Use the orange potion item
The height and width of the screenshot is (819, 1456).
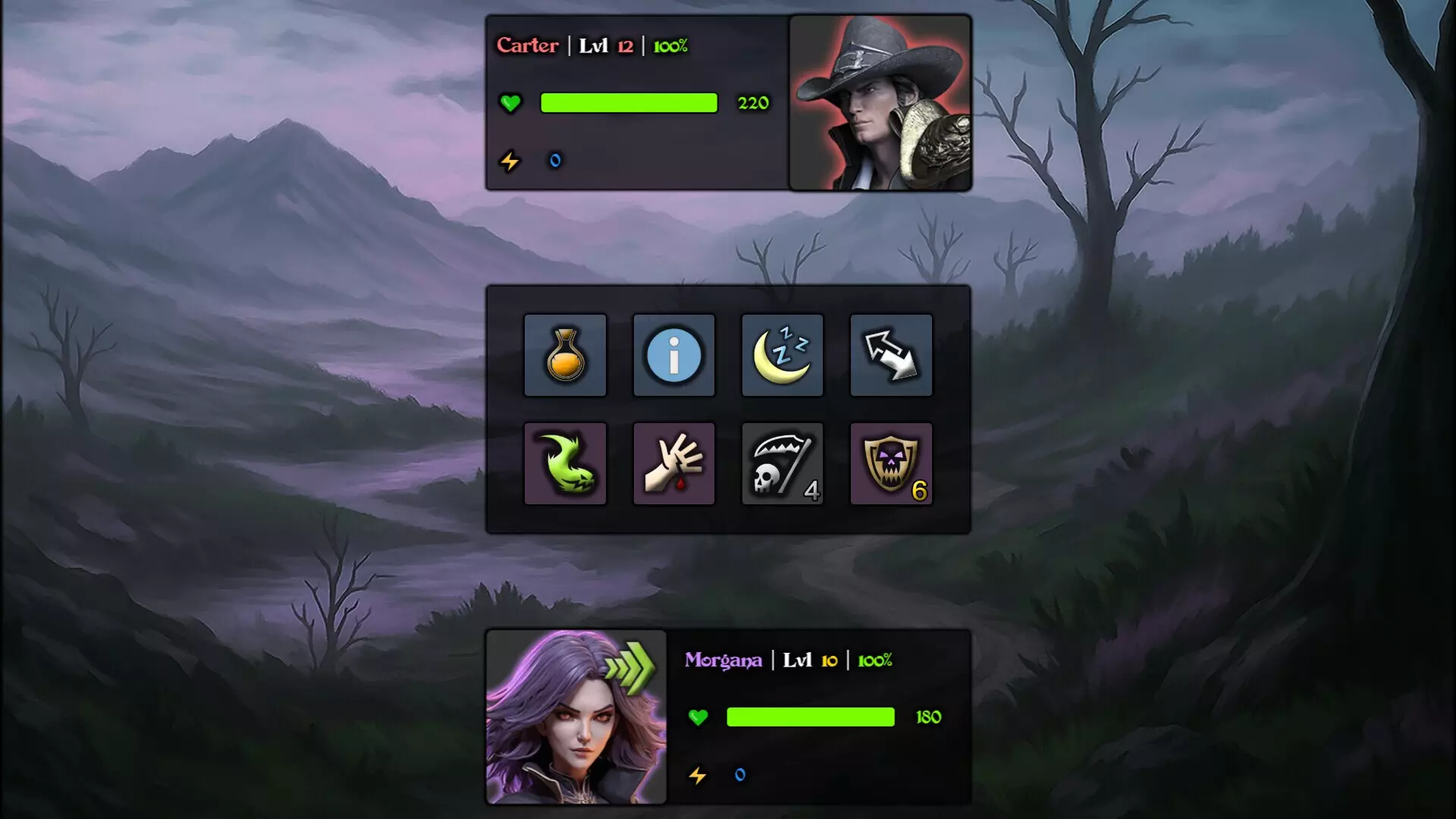click(x=565, y=355)
